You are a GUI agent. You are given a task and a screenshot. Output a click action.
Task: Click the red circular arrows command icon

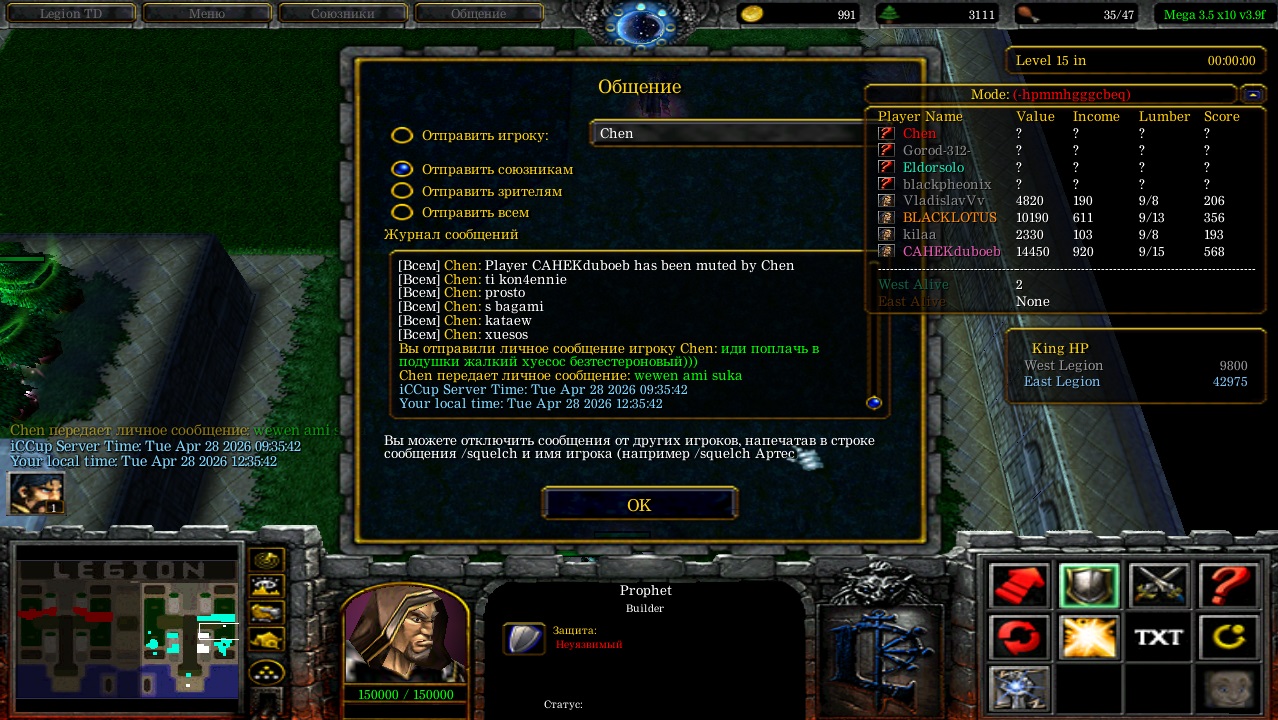pos(1019,637)
